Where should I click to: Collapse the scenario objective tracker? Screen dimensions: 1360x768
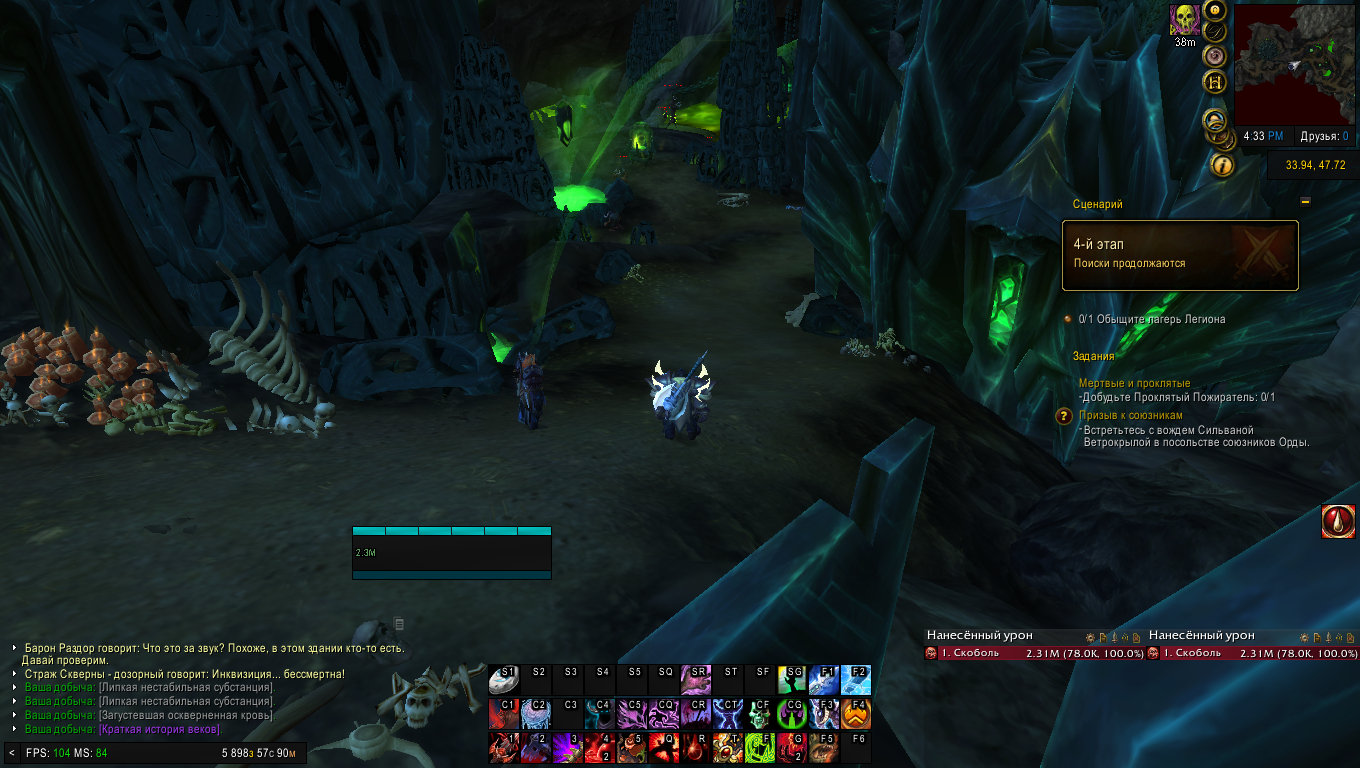[1305, 201]
